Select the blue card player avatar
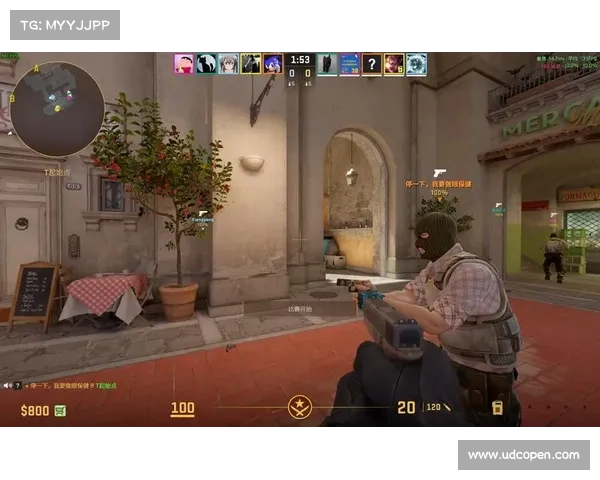 349,64
